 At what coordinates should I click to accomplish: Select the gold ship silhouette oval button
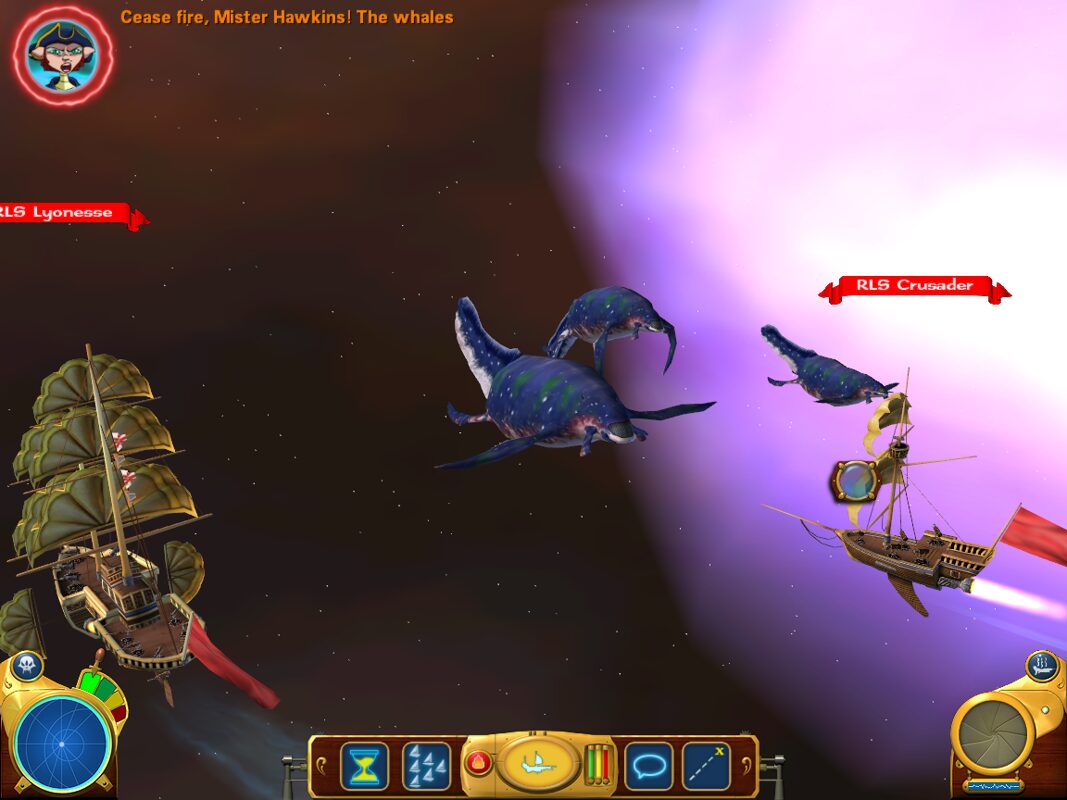click(538, 764)
